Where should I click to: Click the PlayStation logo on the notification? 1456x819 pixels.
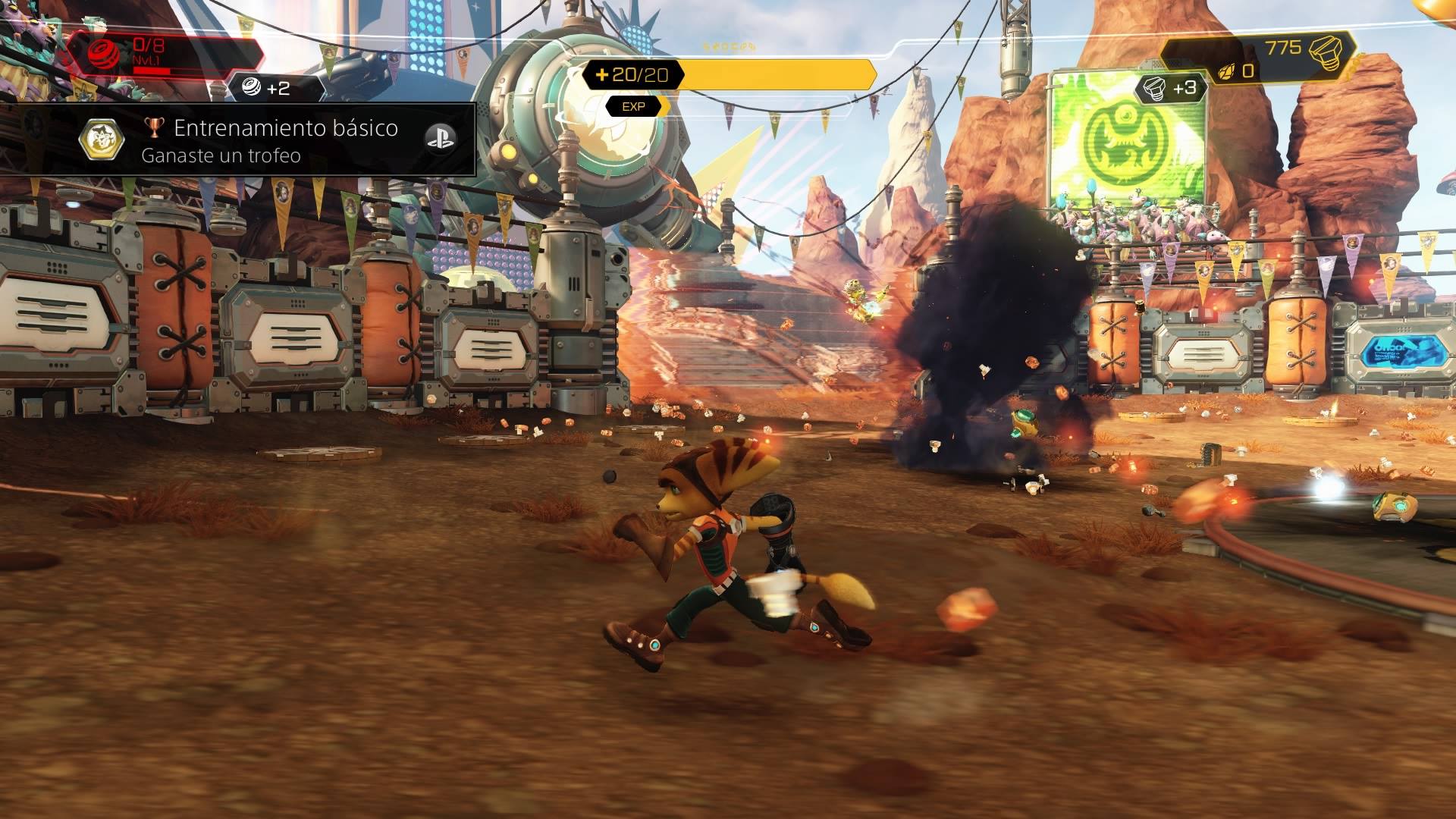click(x=439, y=139)
